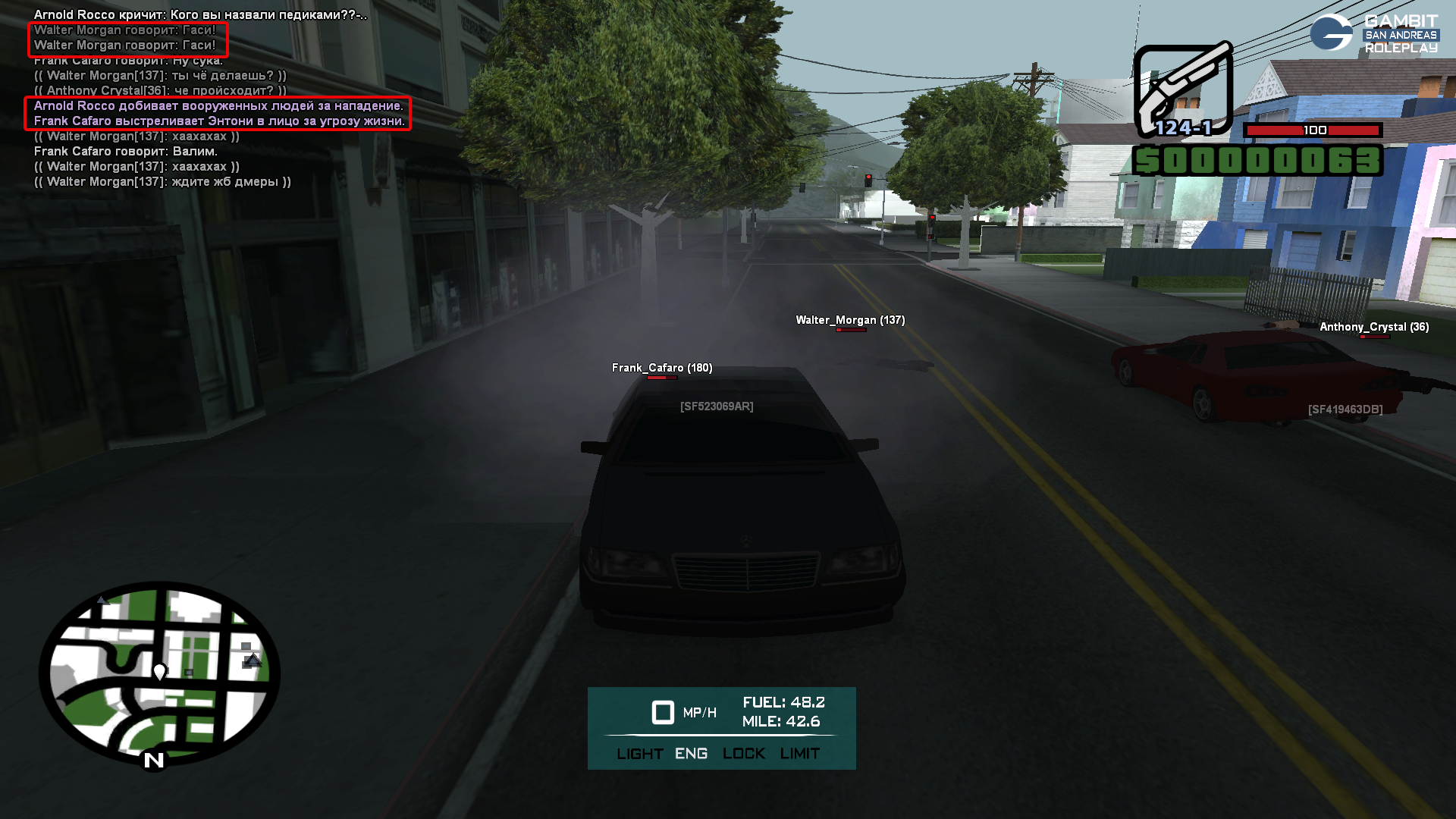
Task: Click the white player position marker on the minimap
Action: 160,671
